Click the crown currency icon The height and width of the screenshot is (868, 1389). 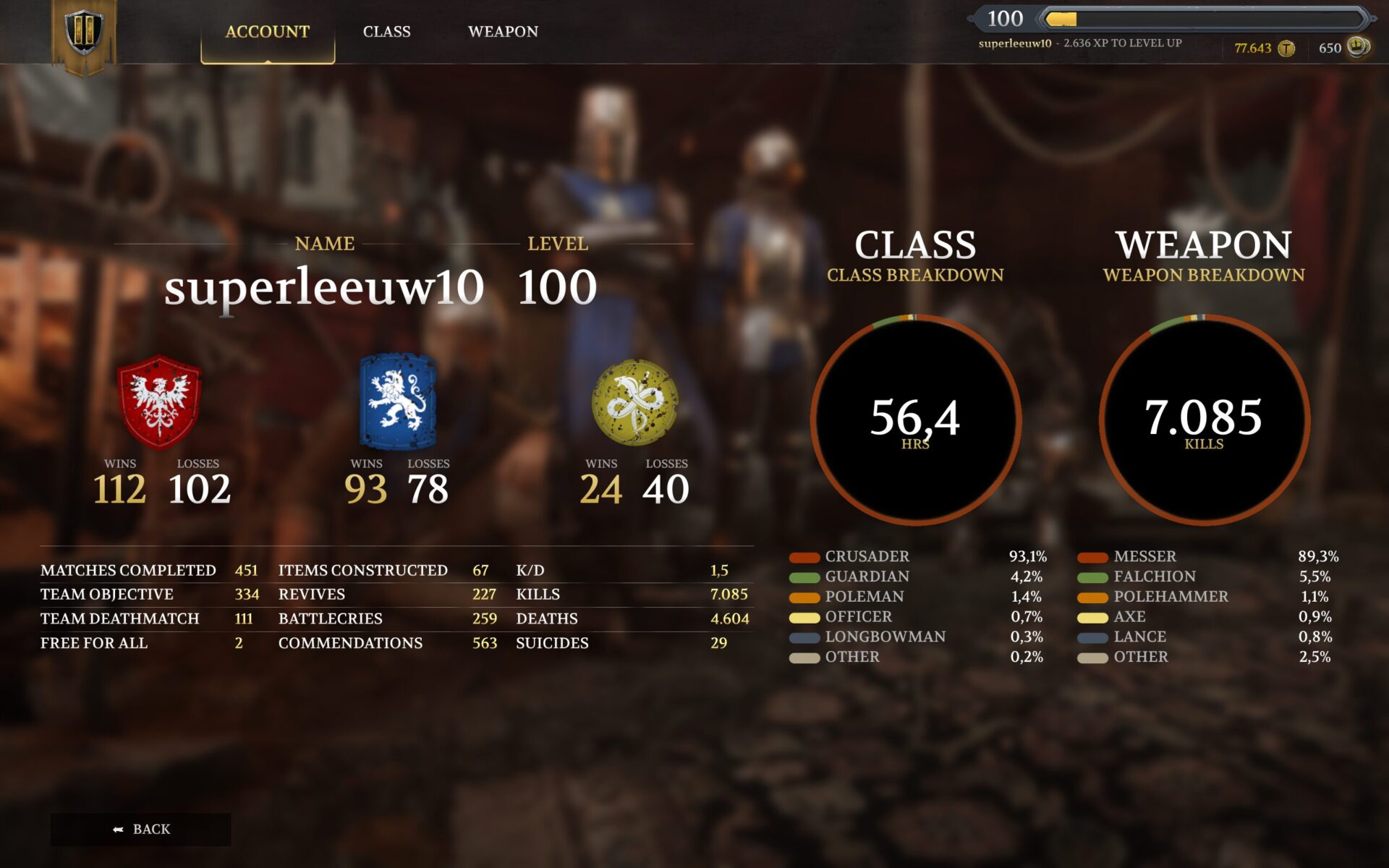point(1358,47)
